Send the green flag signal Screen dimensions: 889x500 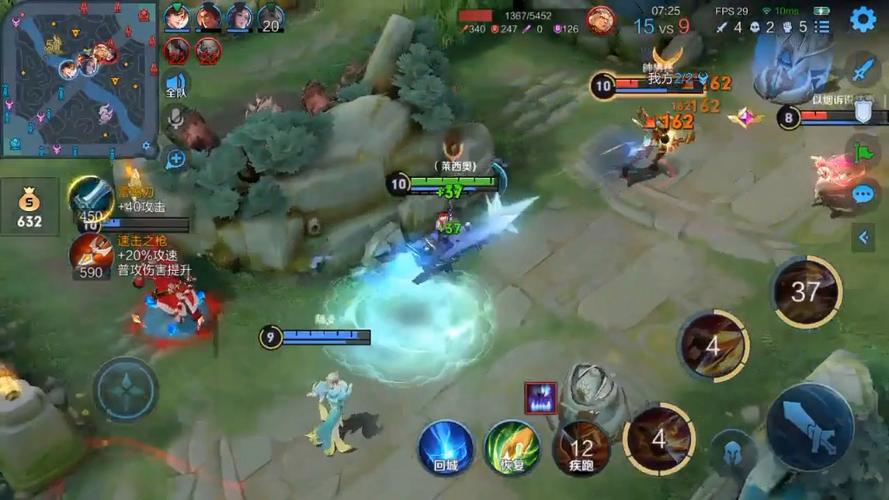pos(862,152)
